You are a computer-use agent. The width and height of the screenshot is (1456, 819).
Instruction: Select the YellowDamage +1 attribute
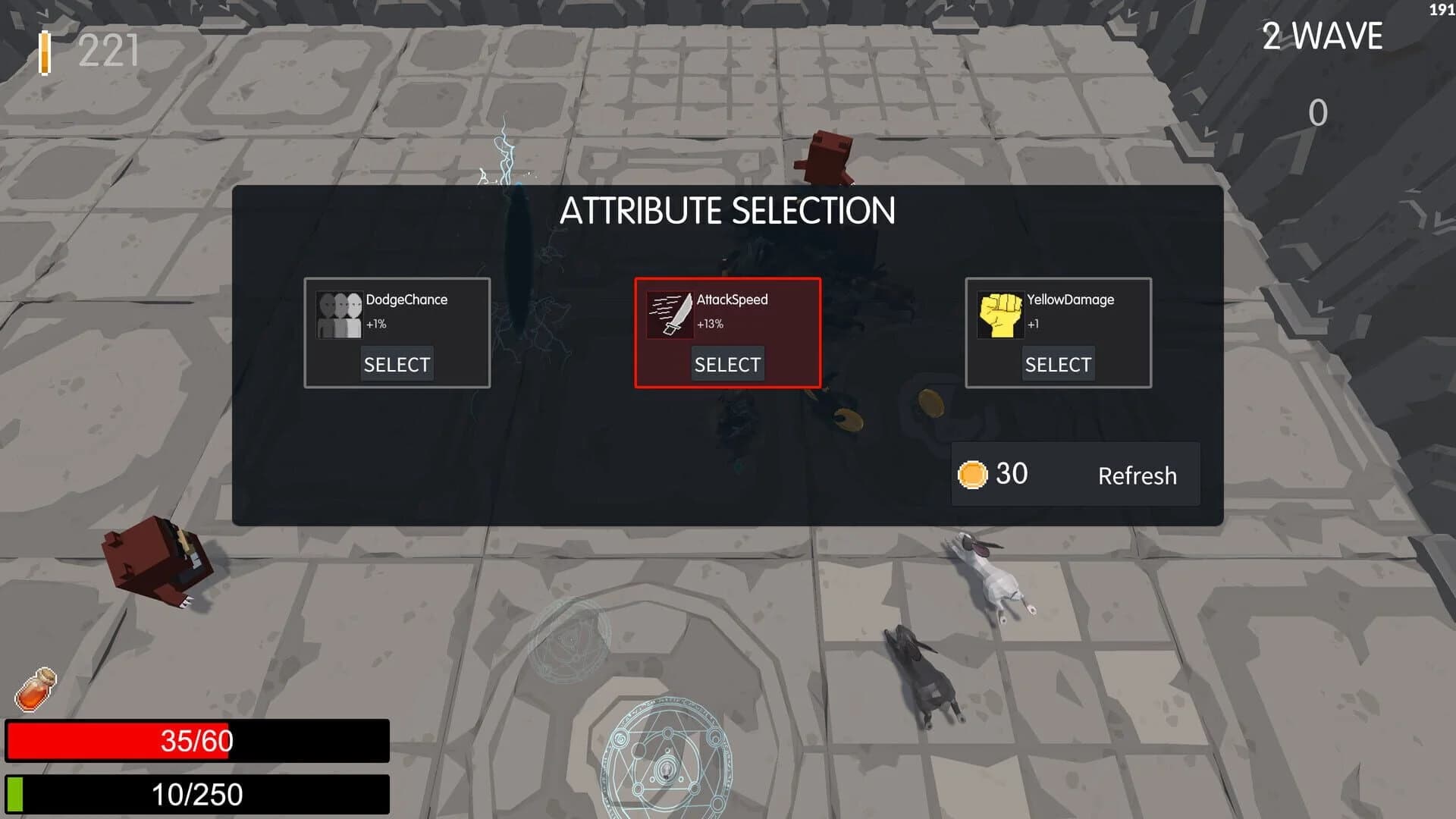1058,364
